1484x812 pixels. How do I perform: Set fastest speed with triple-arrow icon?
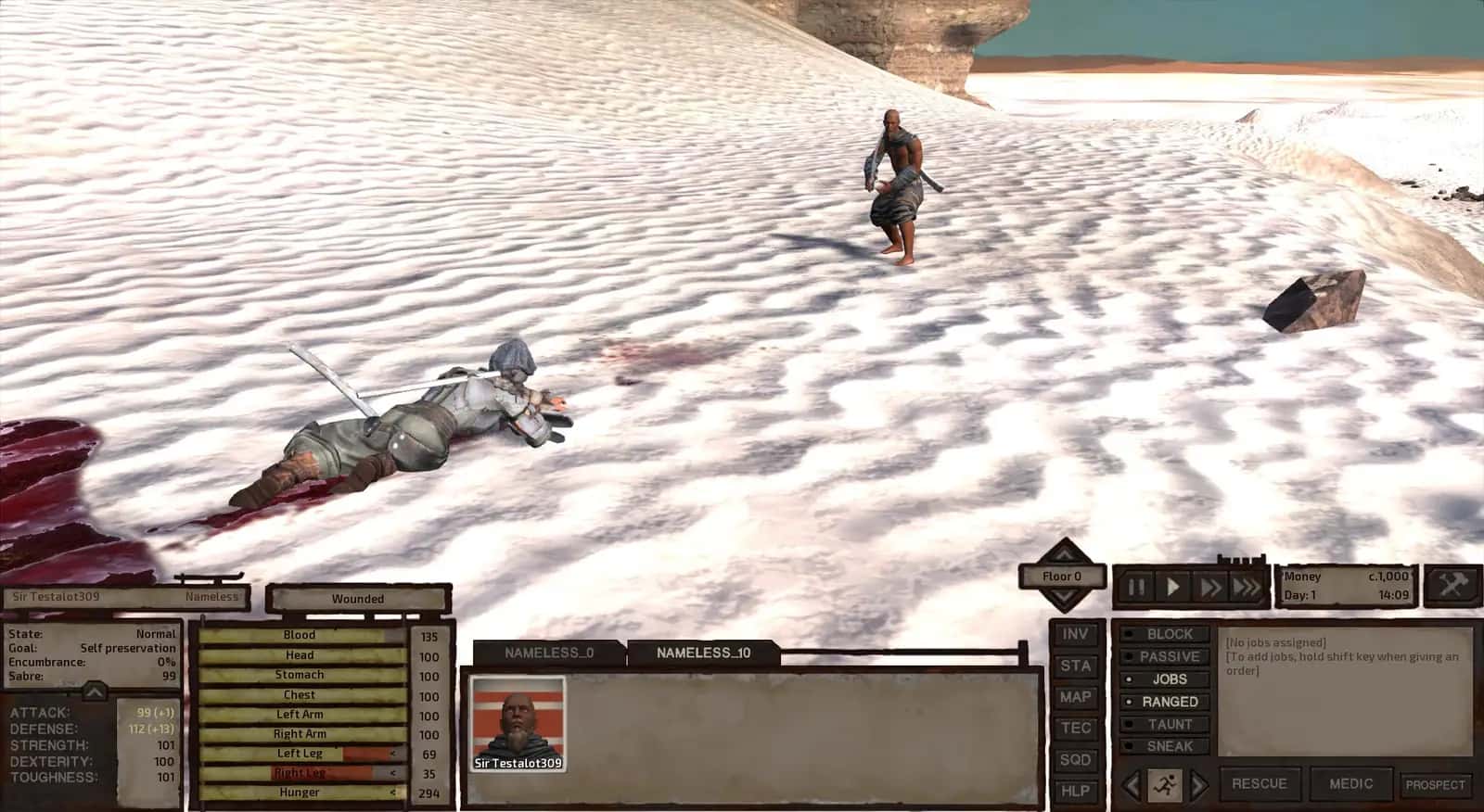pos(1246,586)
